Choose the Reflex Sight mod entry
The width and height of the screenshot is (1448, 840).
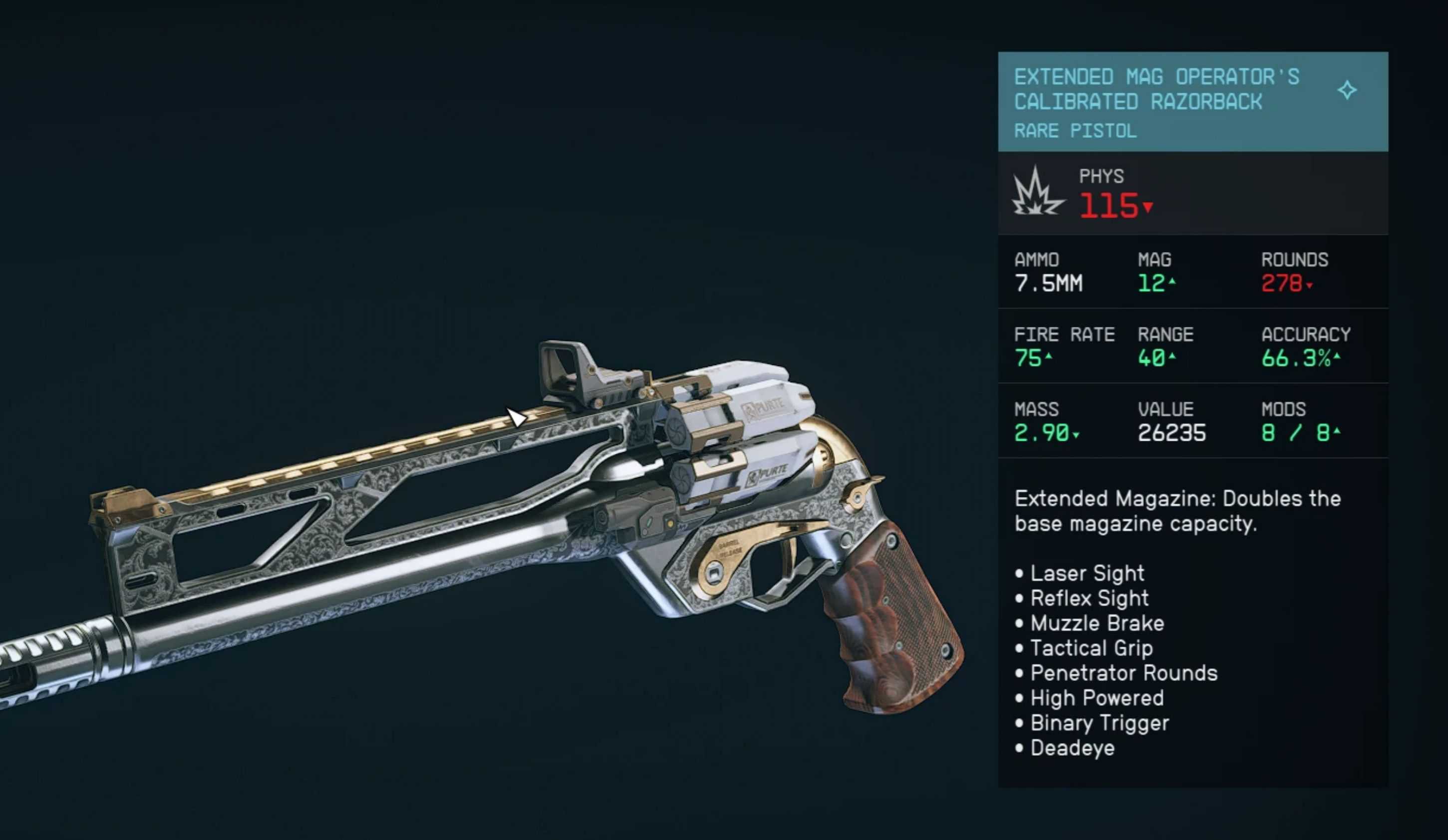click(x=1089, y=598)
